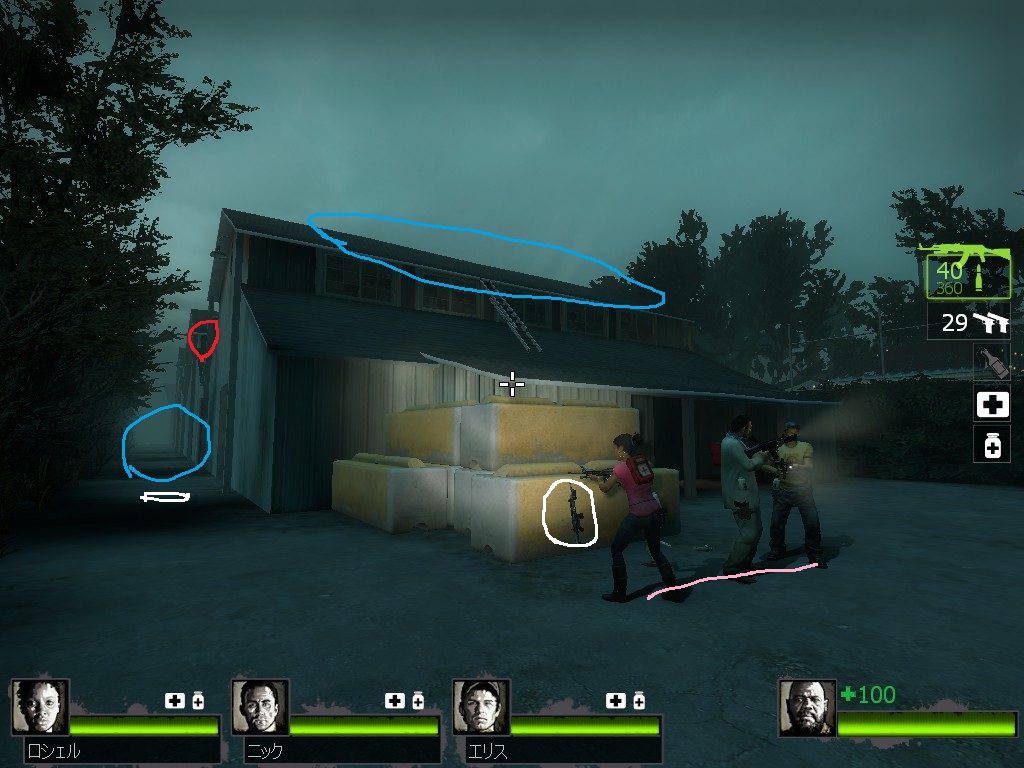Screen dimensions: 1024x768
Task: Click Nick's teammate portrait
Action: click(x=260, y=708)
